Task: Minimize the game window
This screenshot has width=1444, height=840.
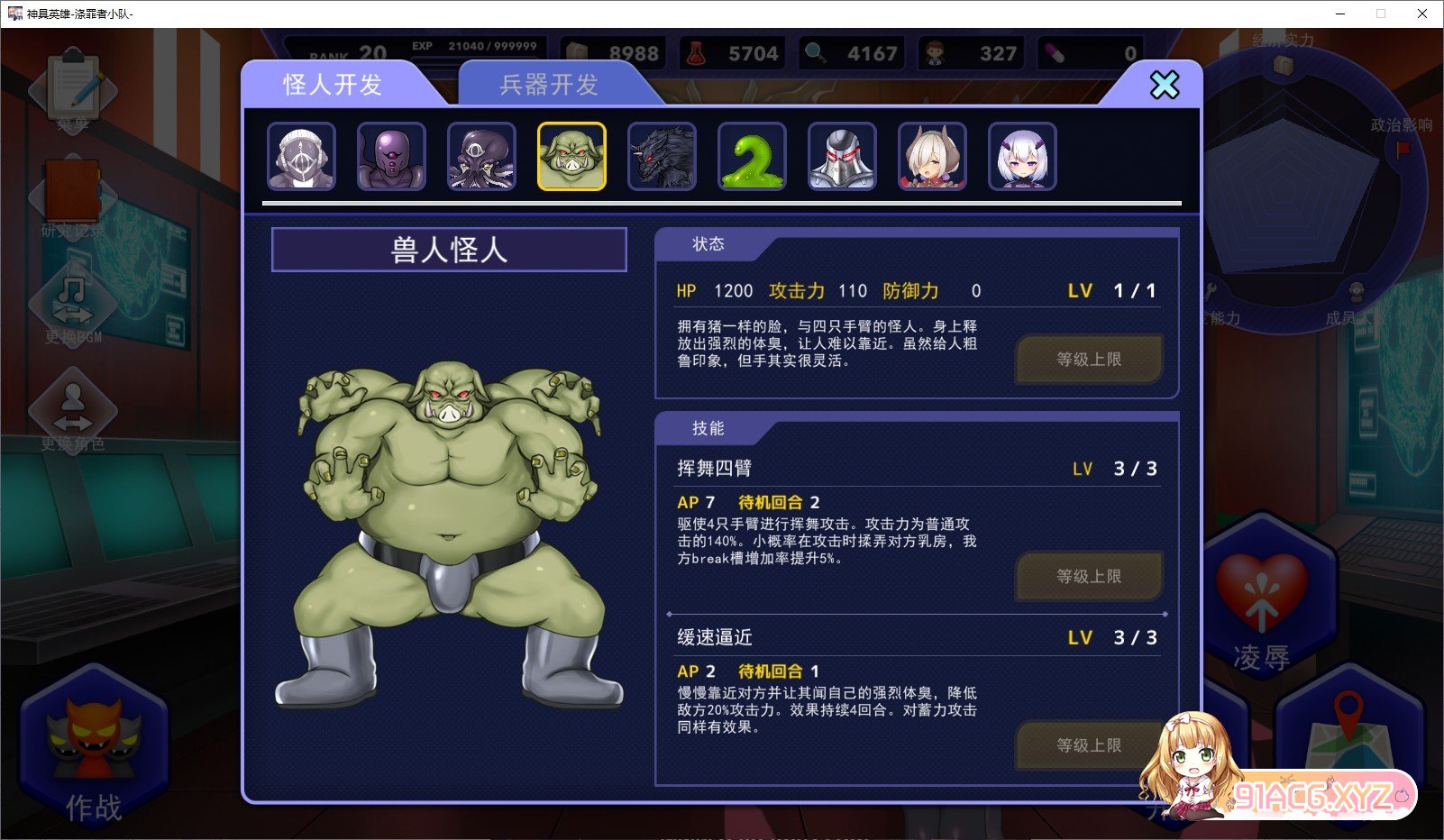Action: point(1340,14)
